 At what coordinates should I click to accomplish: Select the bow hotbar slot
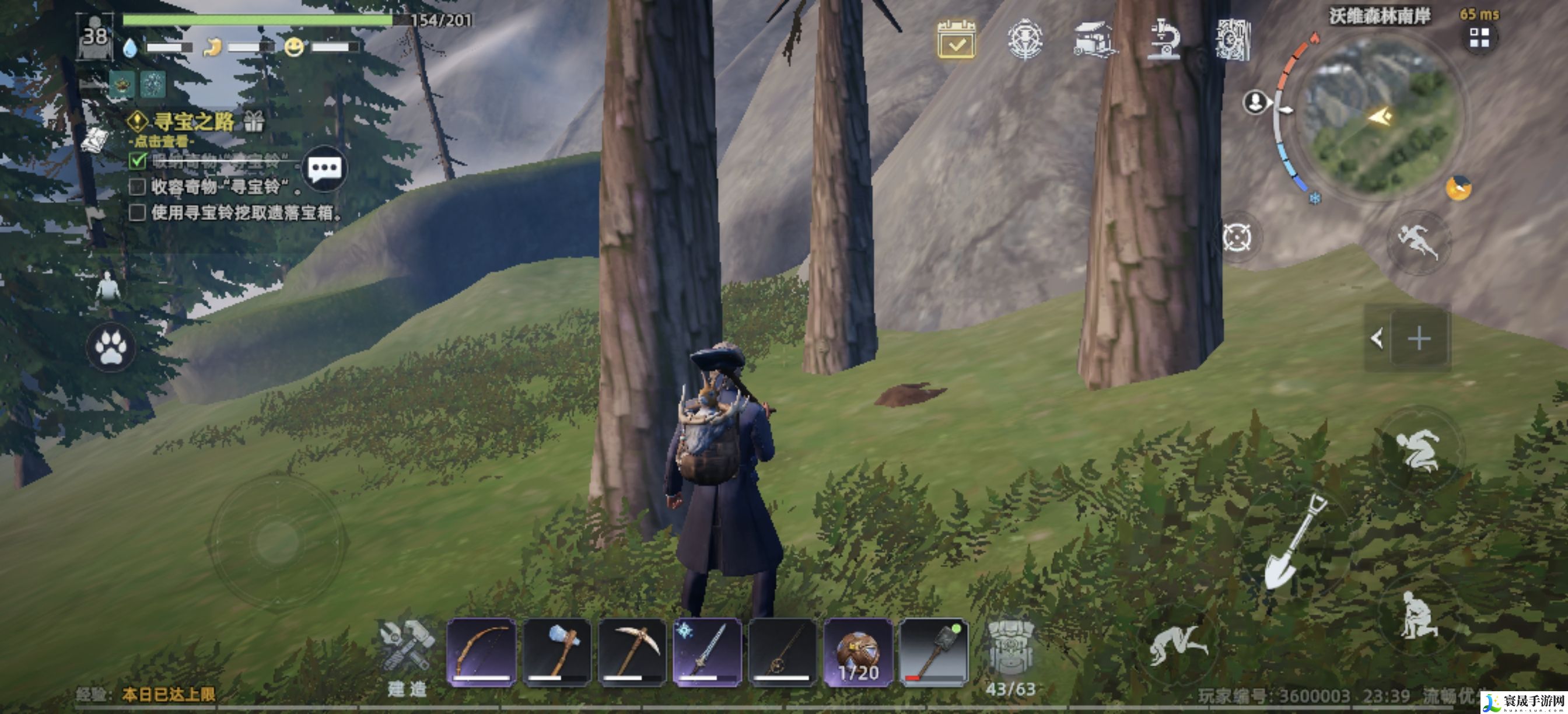tap(481, 652)
